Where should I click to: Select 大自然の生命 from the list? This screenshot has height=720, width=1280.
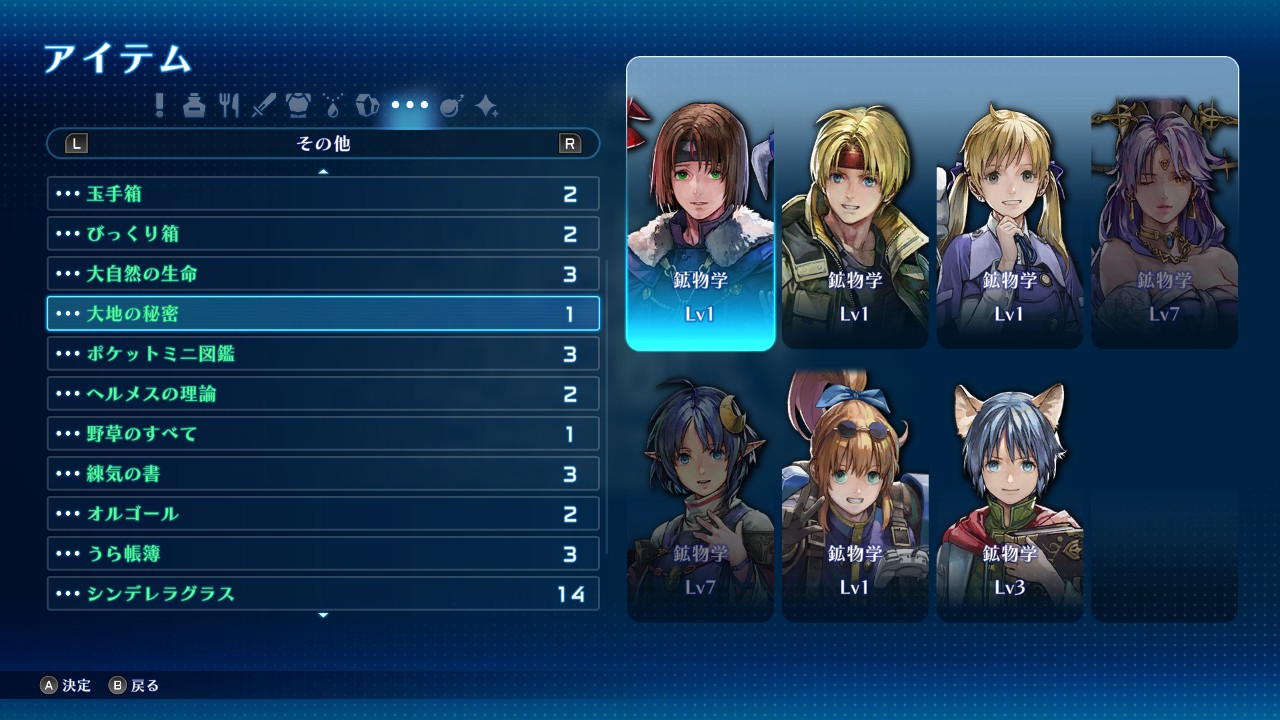pyautogui.click(x=323, y=274)
